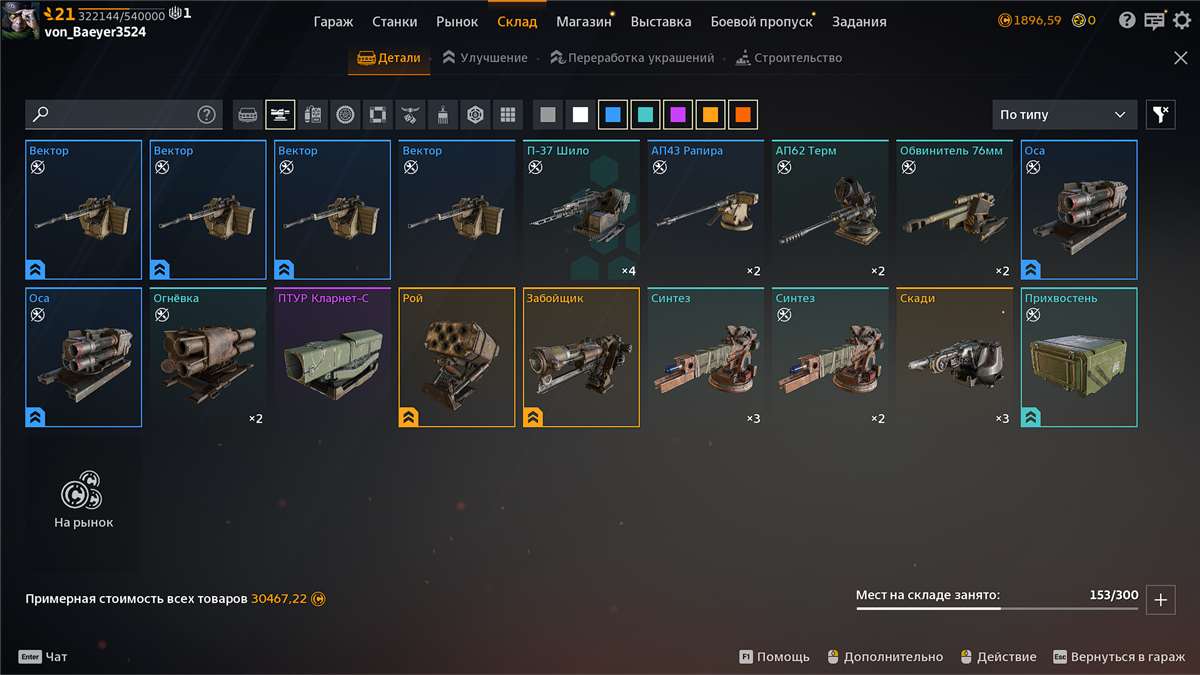Toggle the teal rarity filter
The width and height of the screenshot is (1200, 675).
tap(645, 115)
